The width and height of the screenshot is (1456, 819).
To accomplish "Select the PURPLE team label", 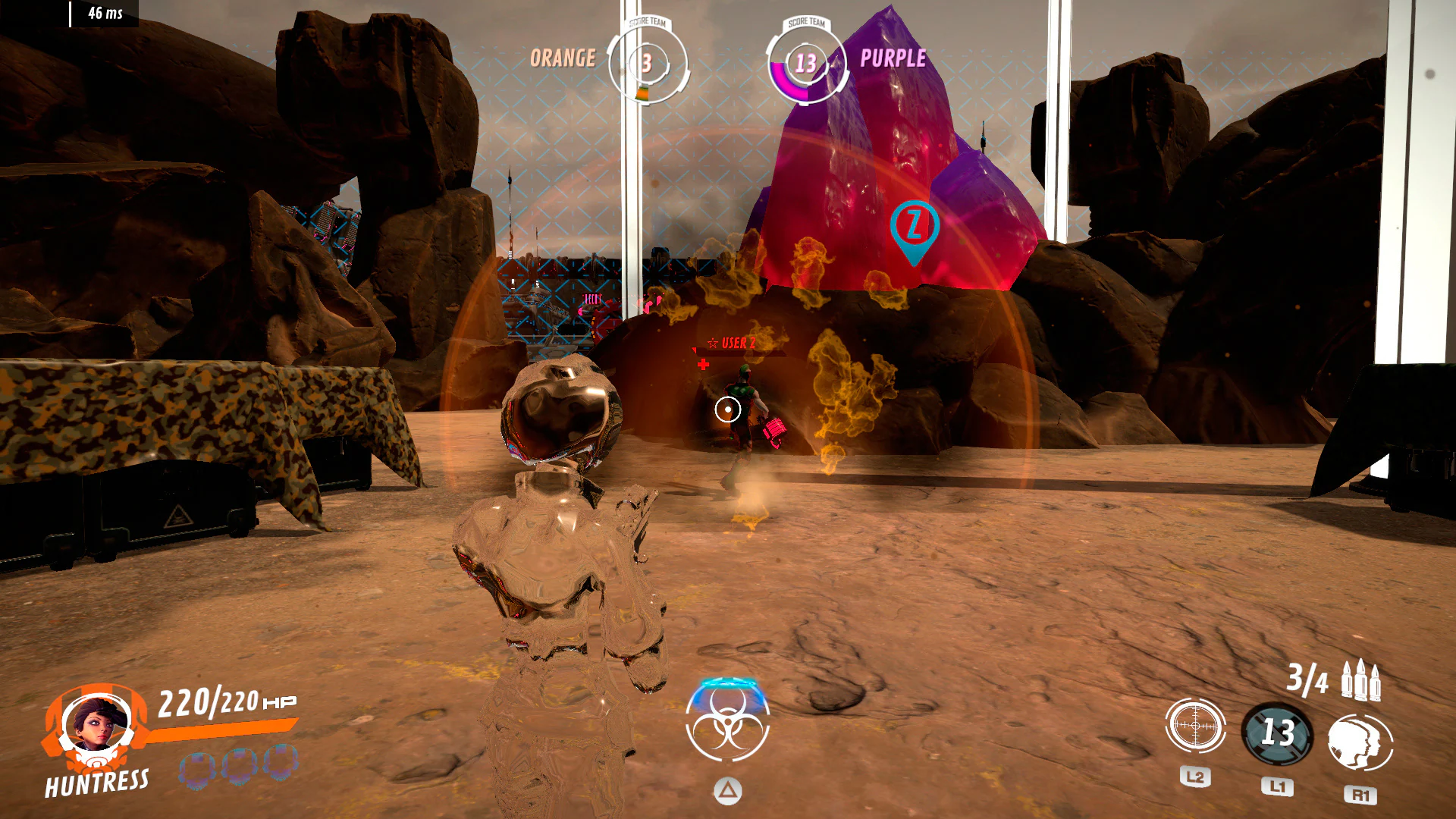I will coord(893,59).
